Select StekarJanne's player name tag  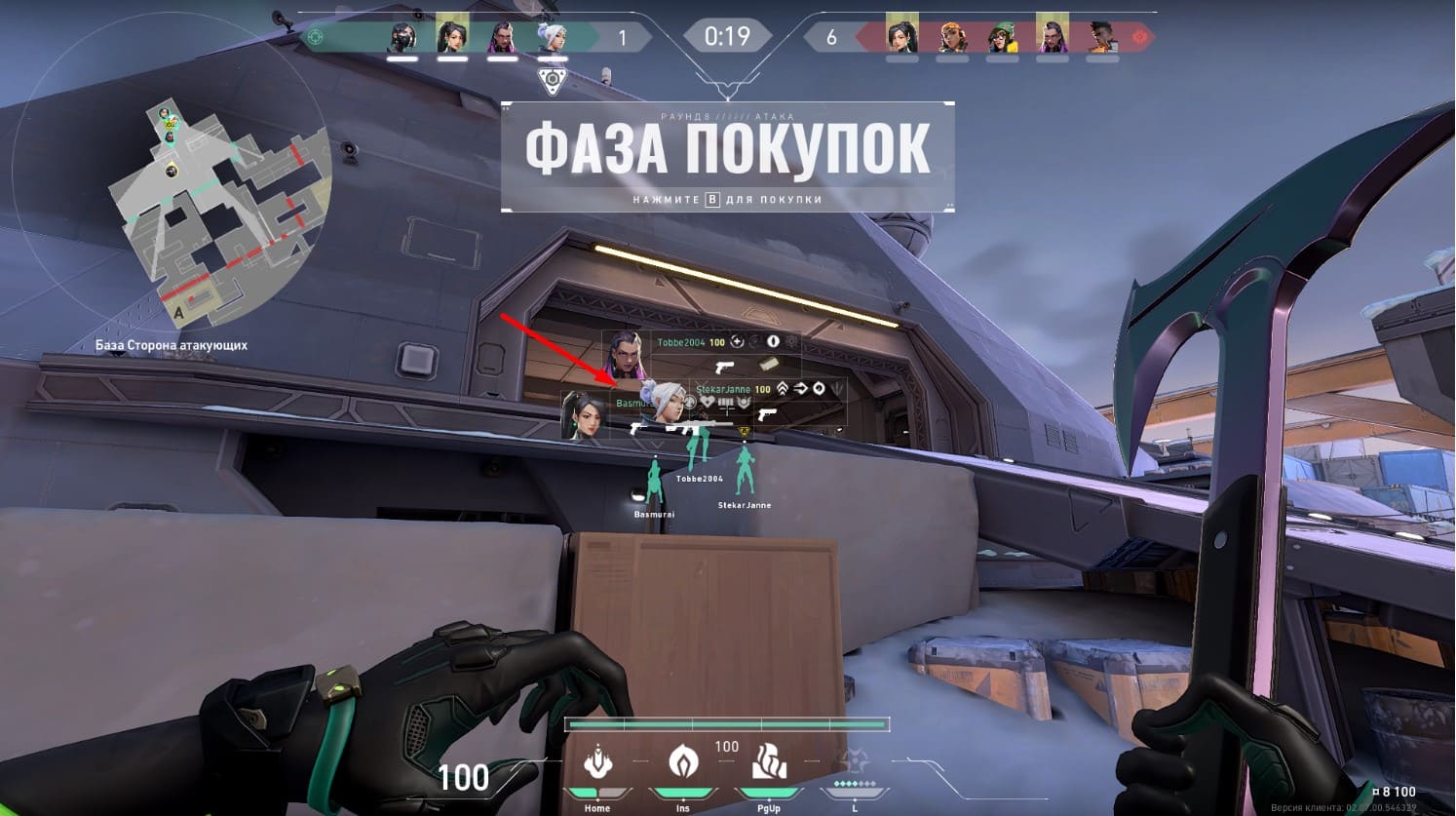(722, 389)
